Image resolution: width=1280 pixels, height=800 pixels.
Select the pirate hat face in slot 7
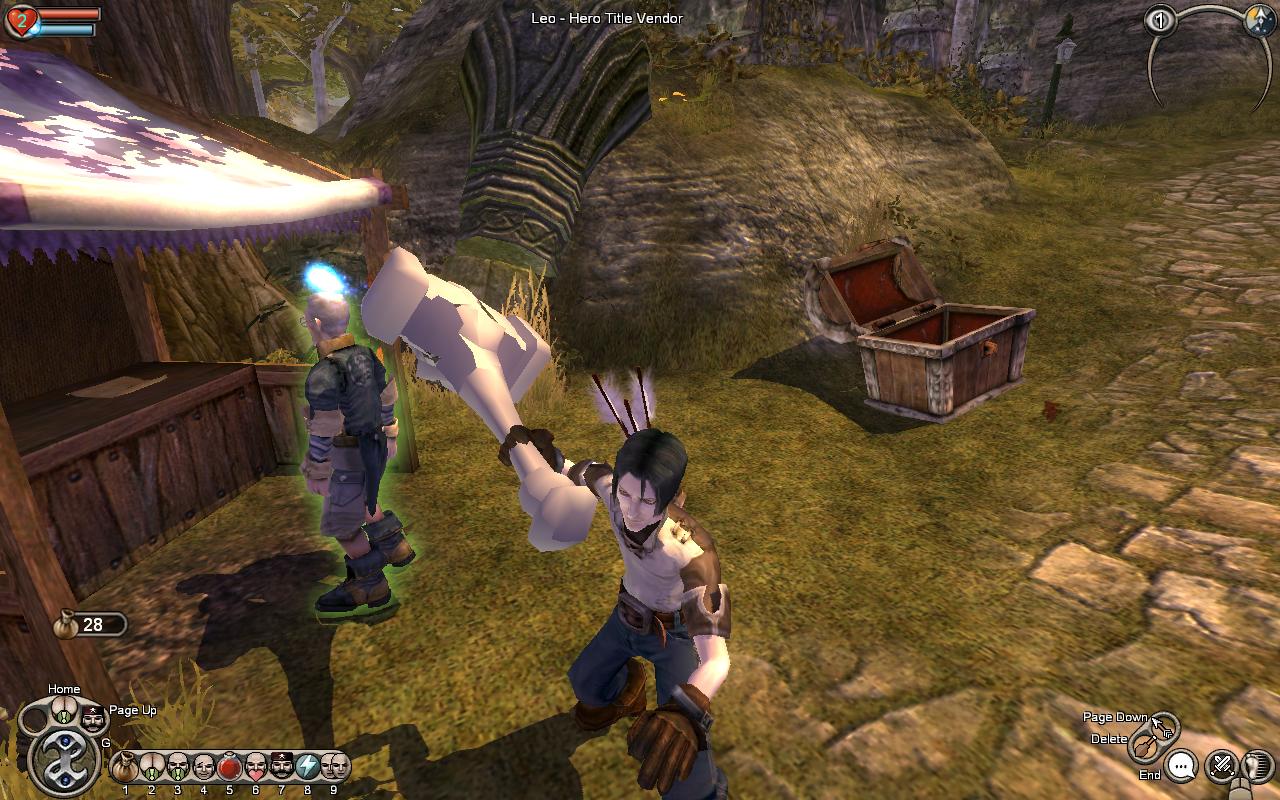coord(281,767)
